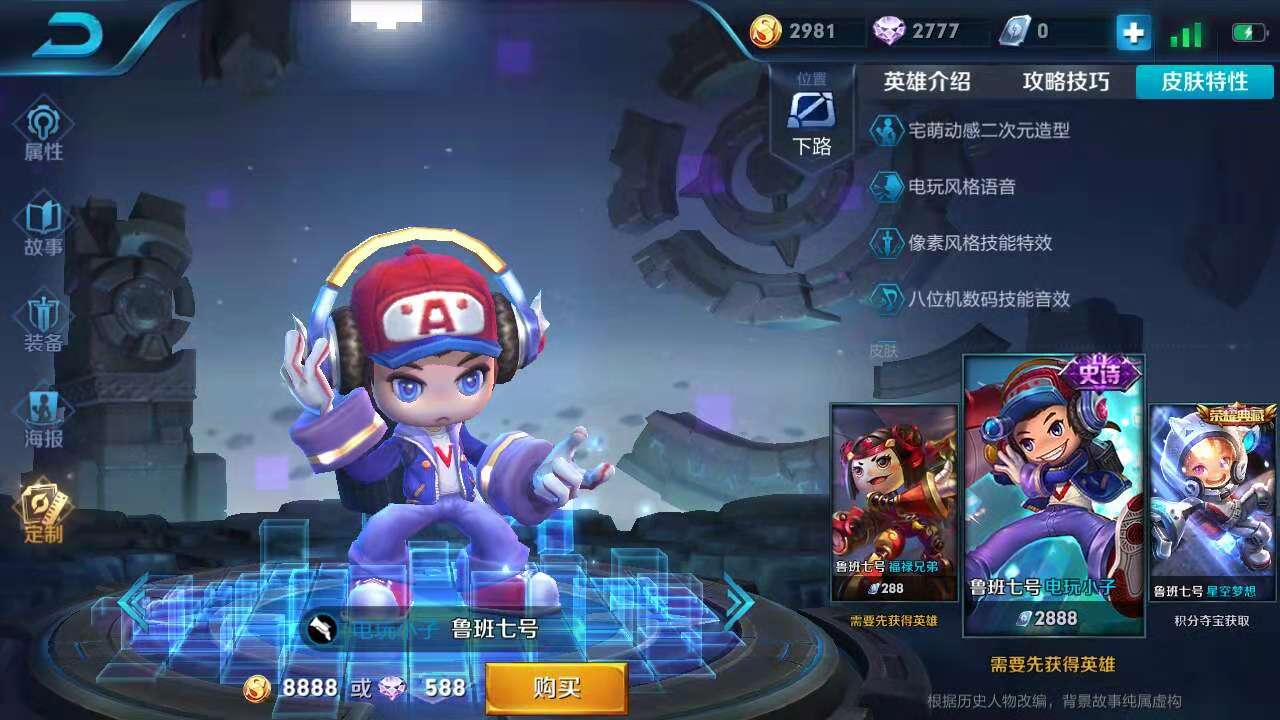Click the 像素风格技能特效 skill effect icon
This screenshot has width=1280, height=720.
886,243
